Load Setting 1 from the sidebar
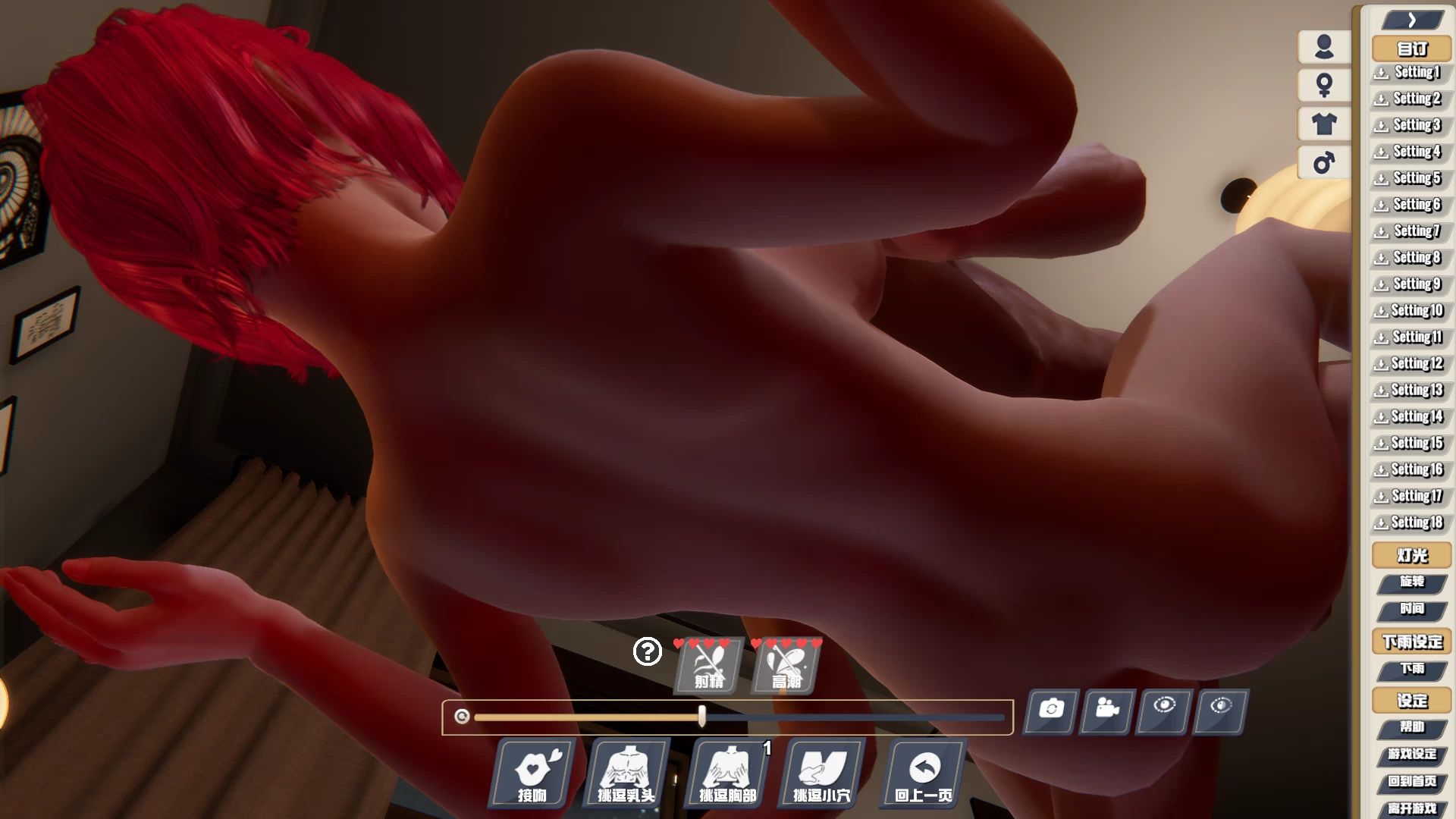The height and width of the screenshot is (819, 1456). tap(1409, 72)
